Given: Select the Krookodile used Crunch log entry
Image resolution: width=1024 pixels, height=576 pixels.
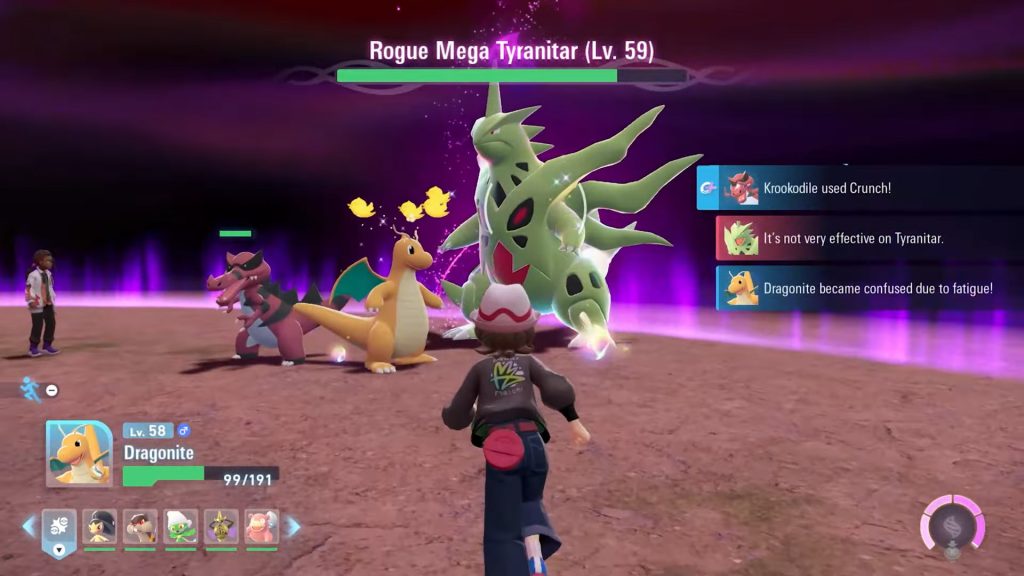Looking at the screenshot, I should (858, 188).
